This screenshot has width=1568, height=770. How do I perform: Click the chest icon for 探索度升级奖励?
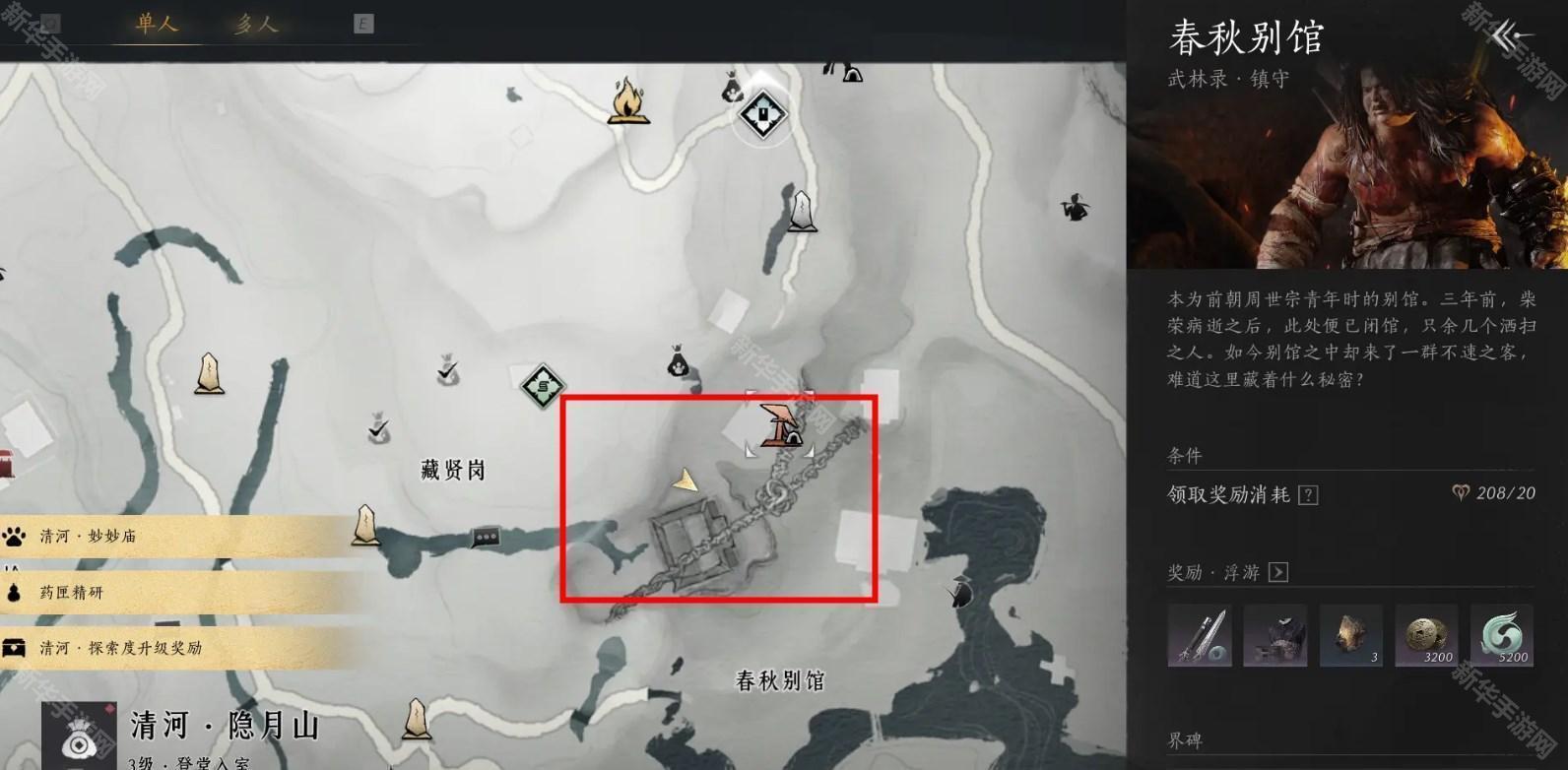(x=13, y=648)
